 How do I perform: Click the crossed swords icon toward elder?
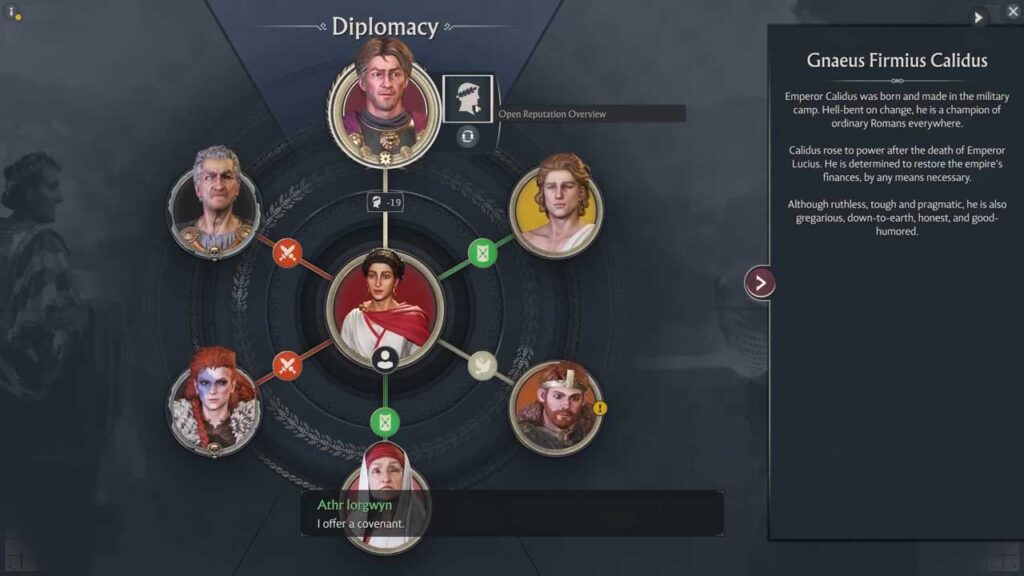point(287,252)
